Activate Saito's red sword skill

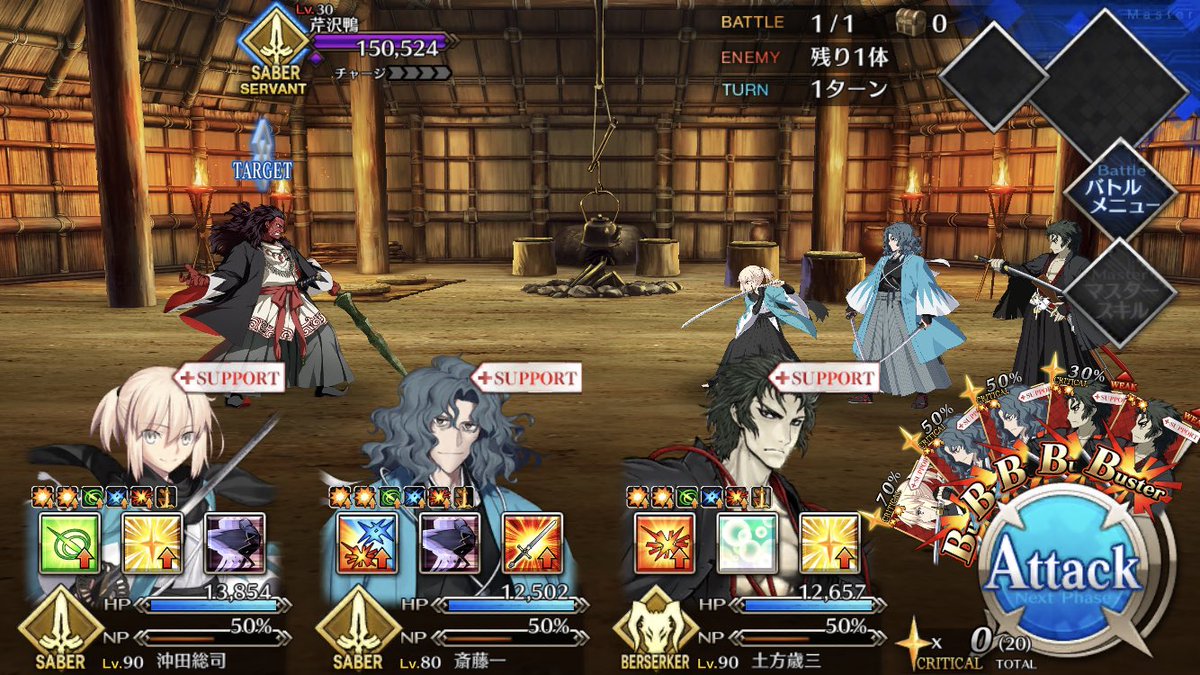coord(531,543)
